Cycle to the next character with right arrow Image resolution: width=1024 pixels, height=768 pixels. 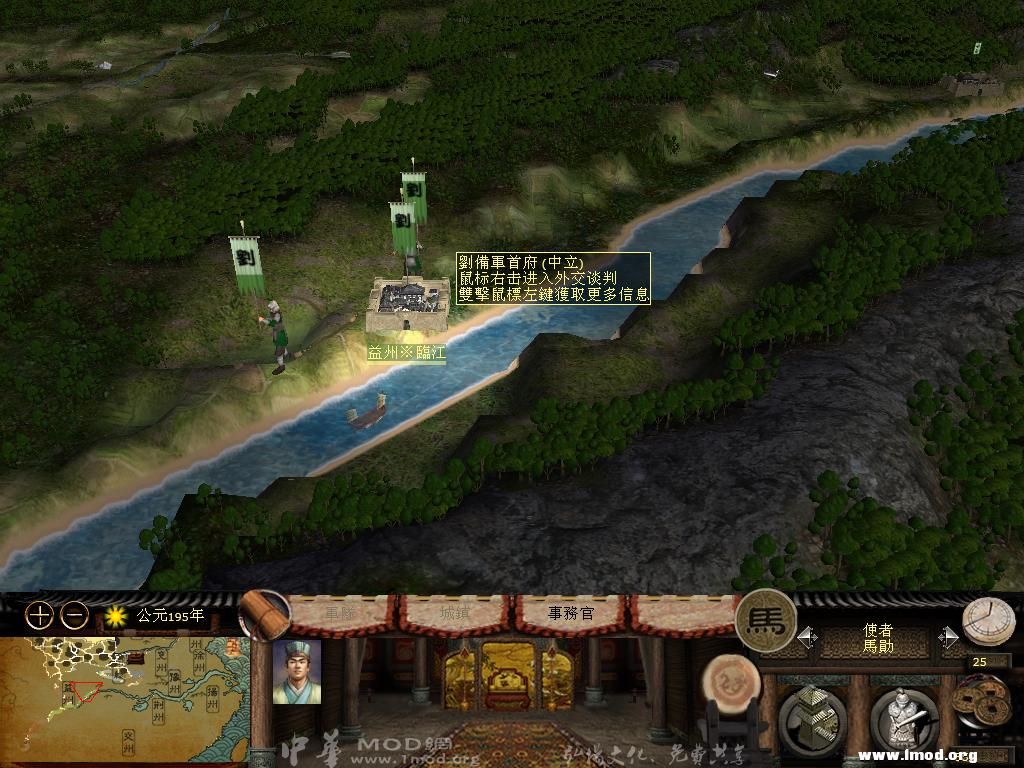pyautogui.click(x=949, y=637)
